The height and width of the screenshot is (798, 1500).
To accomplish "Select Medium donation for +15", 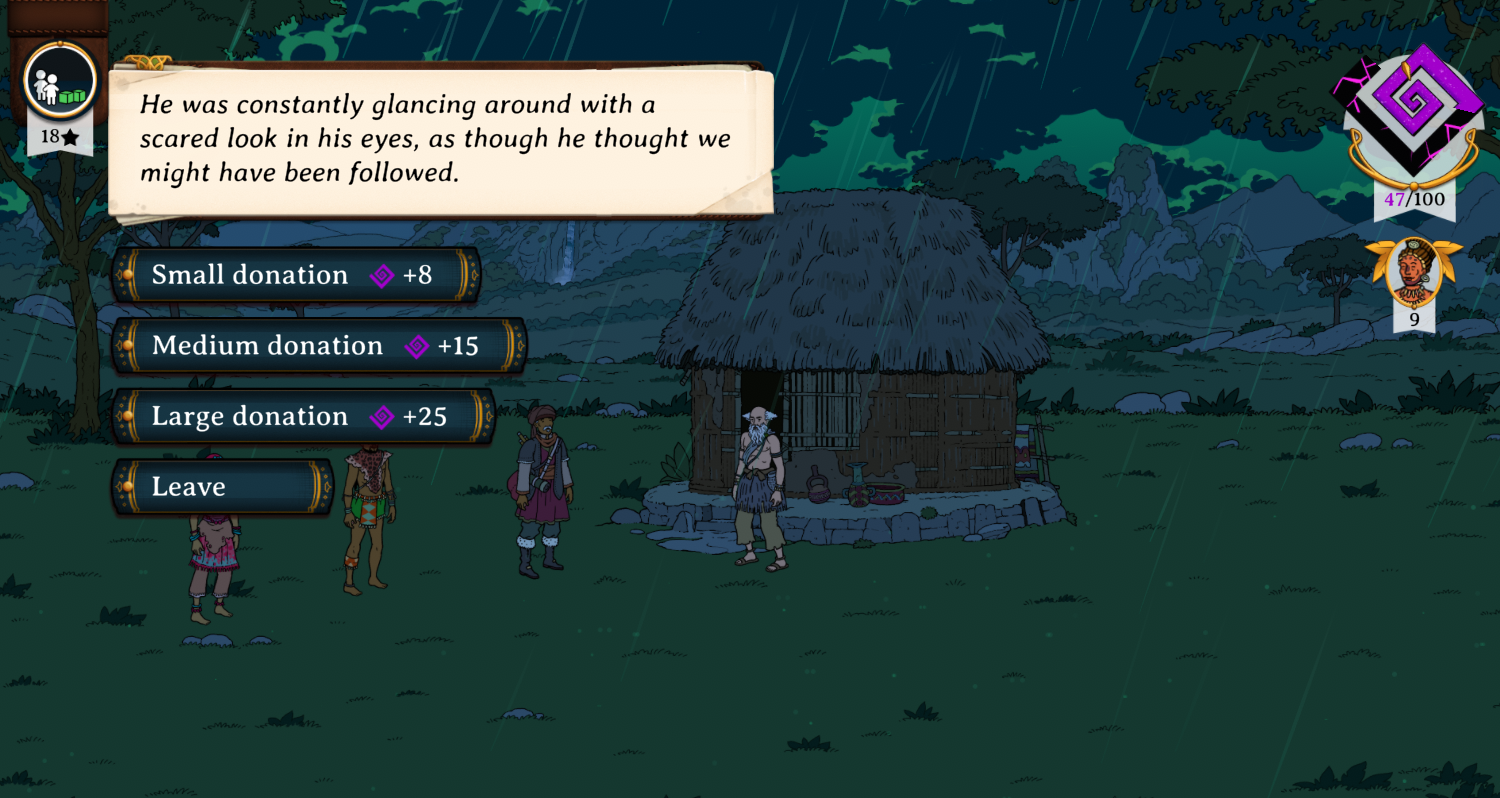I will point(318,346).
